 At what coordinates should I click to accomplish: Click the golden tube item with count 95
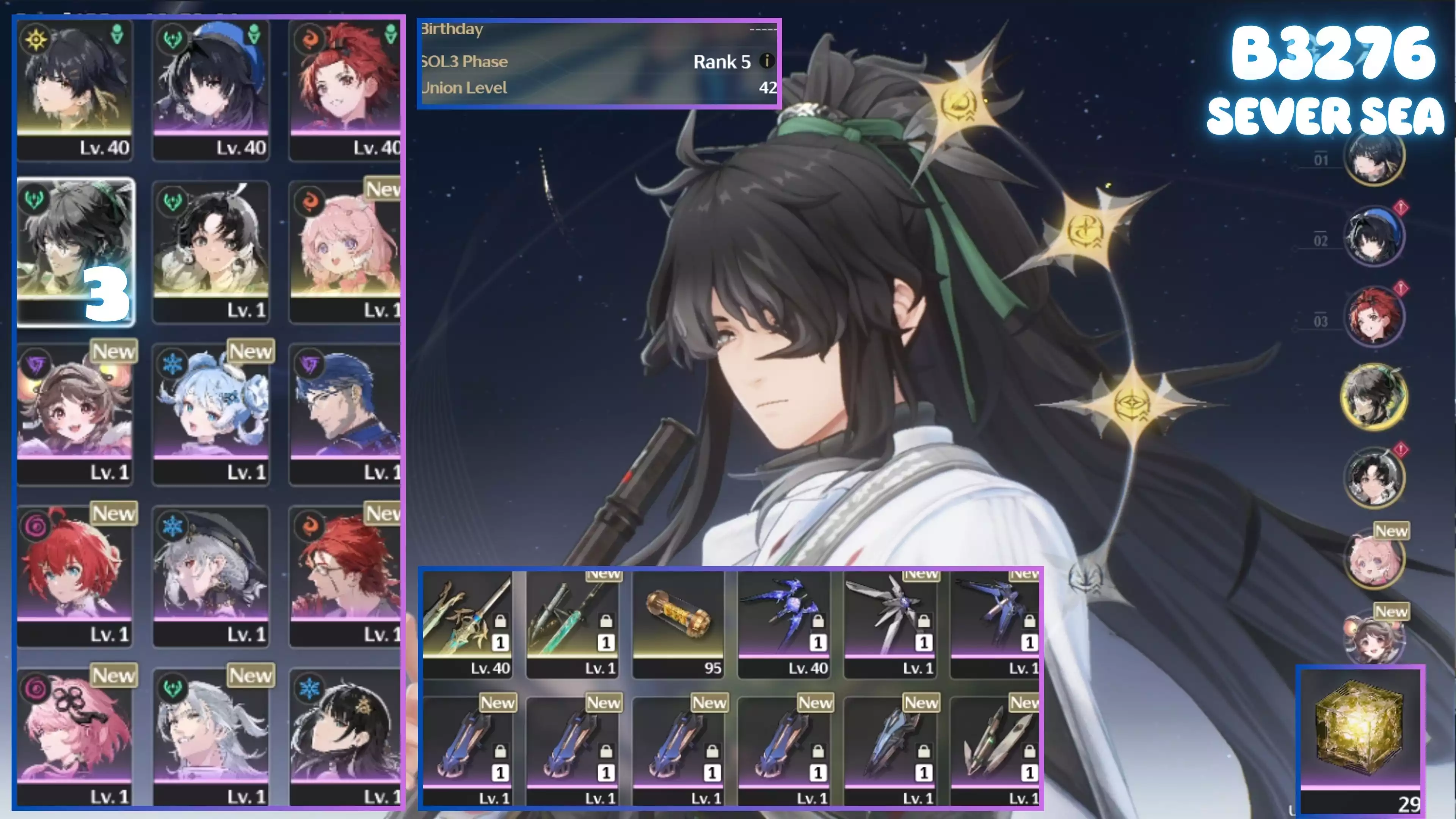[678, 623]
